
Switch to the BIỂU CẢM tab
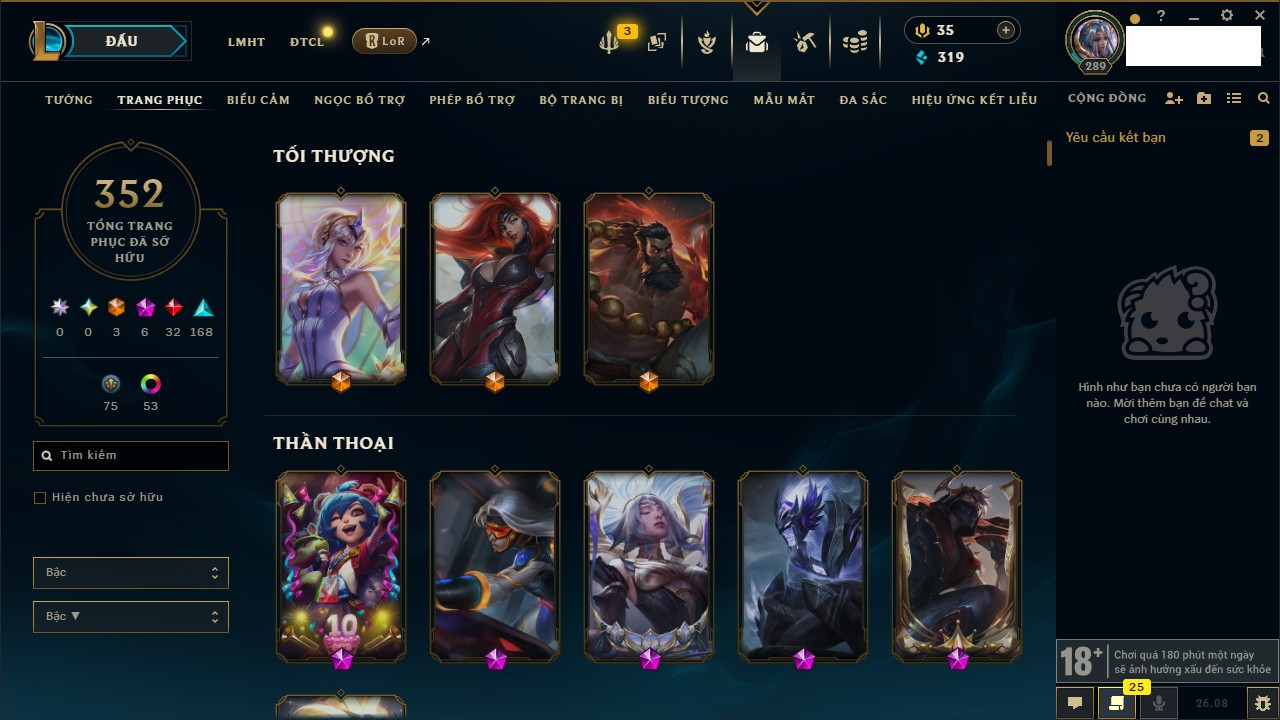pos(258,100)
